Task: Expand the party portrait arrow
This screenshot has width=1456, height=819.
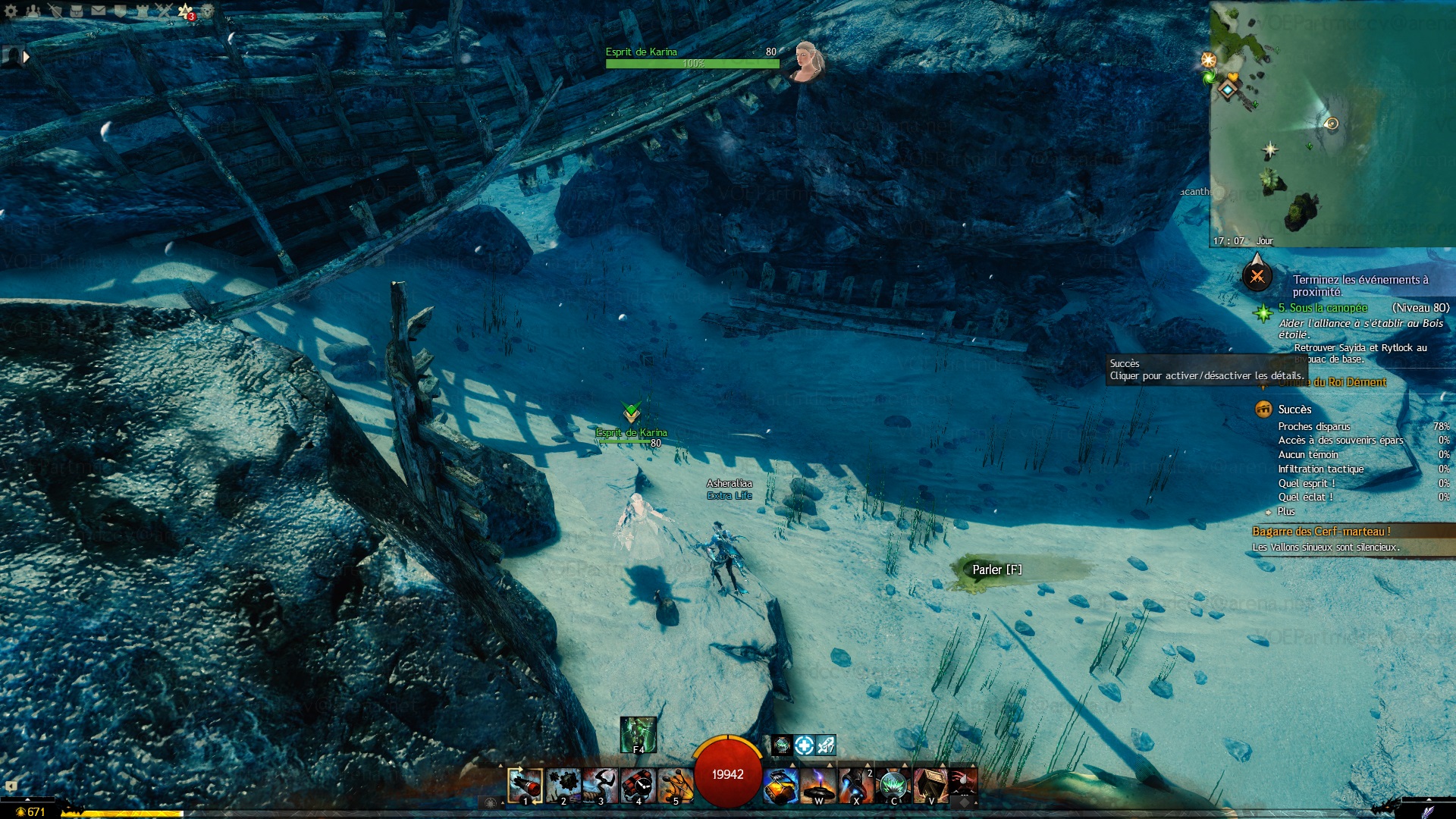Action: coord(27,56)
